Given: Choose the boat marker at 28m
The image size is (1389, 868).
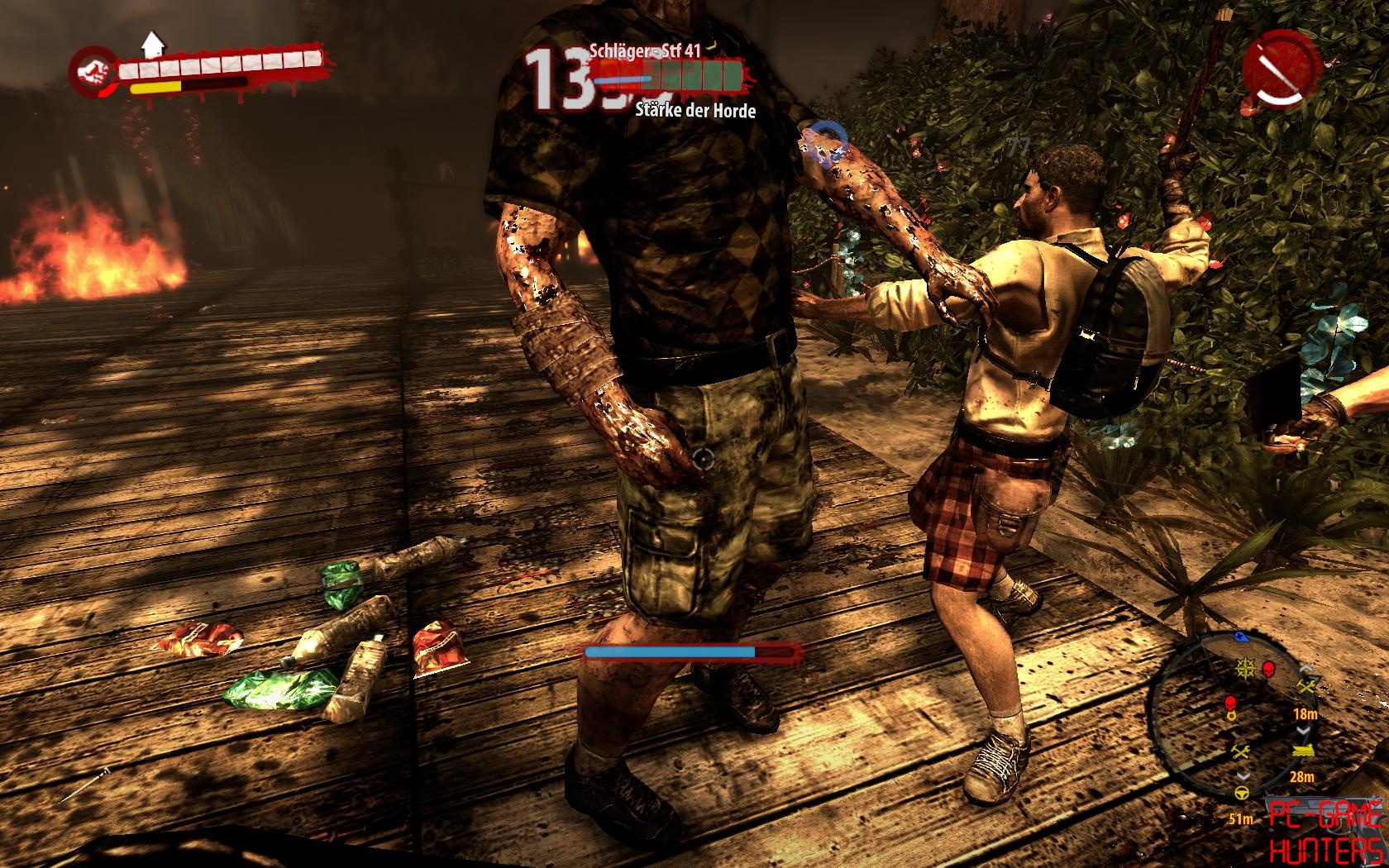Looking at the screenshot, I should click(x=1303, y=752).
